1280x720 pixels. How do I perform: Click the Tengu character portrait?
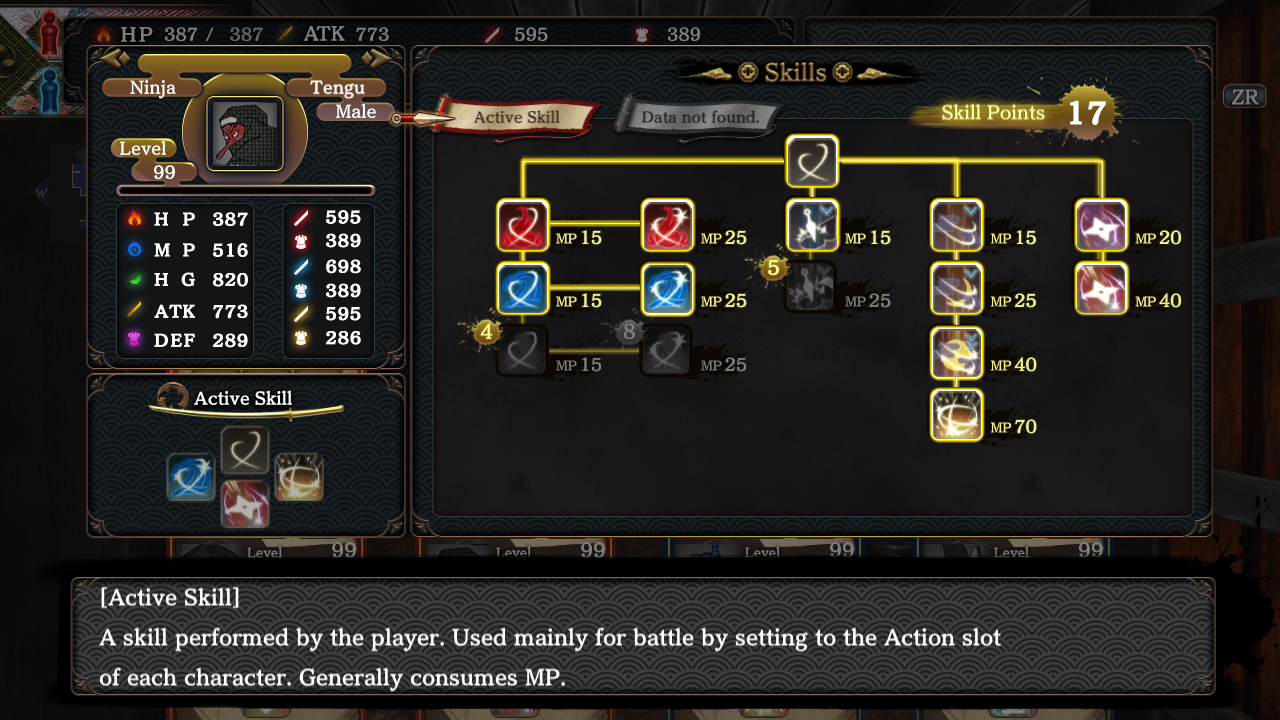point(245,132)
